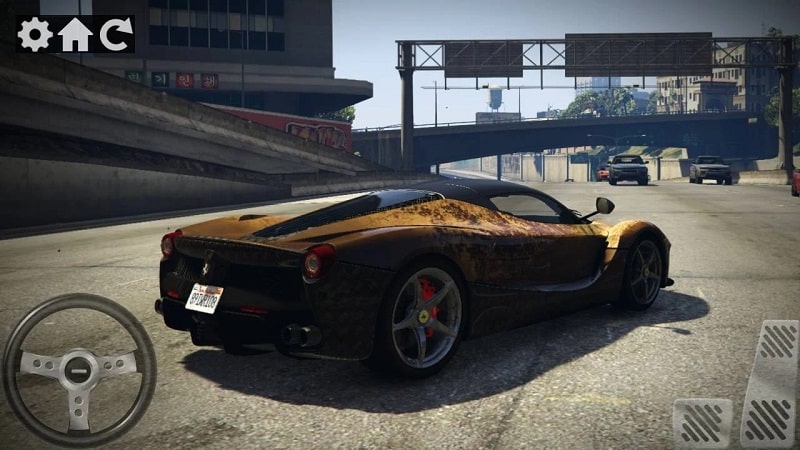Hit the brake pedal
Screen dimensions: 800x450
702,421
